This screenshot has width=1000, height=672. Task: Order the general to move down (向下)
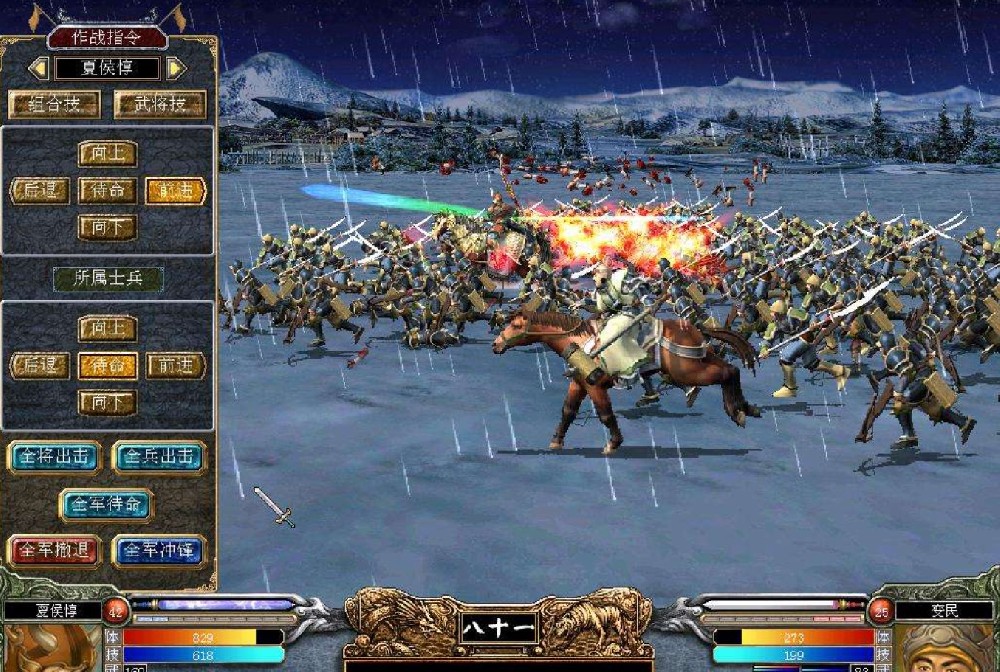pos(107,227)
